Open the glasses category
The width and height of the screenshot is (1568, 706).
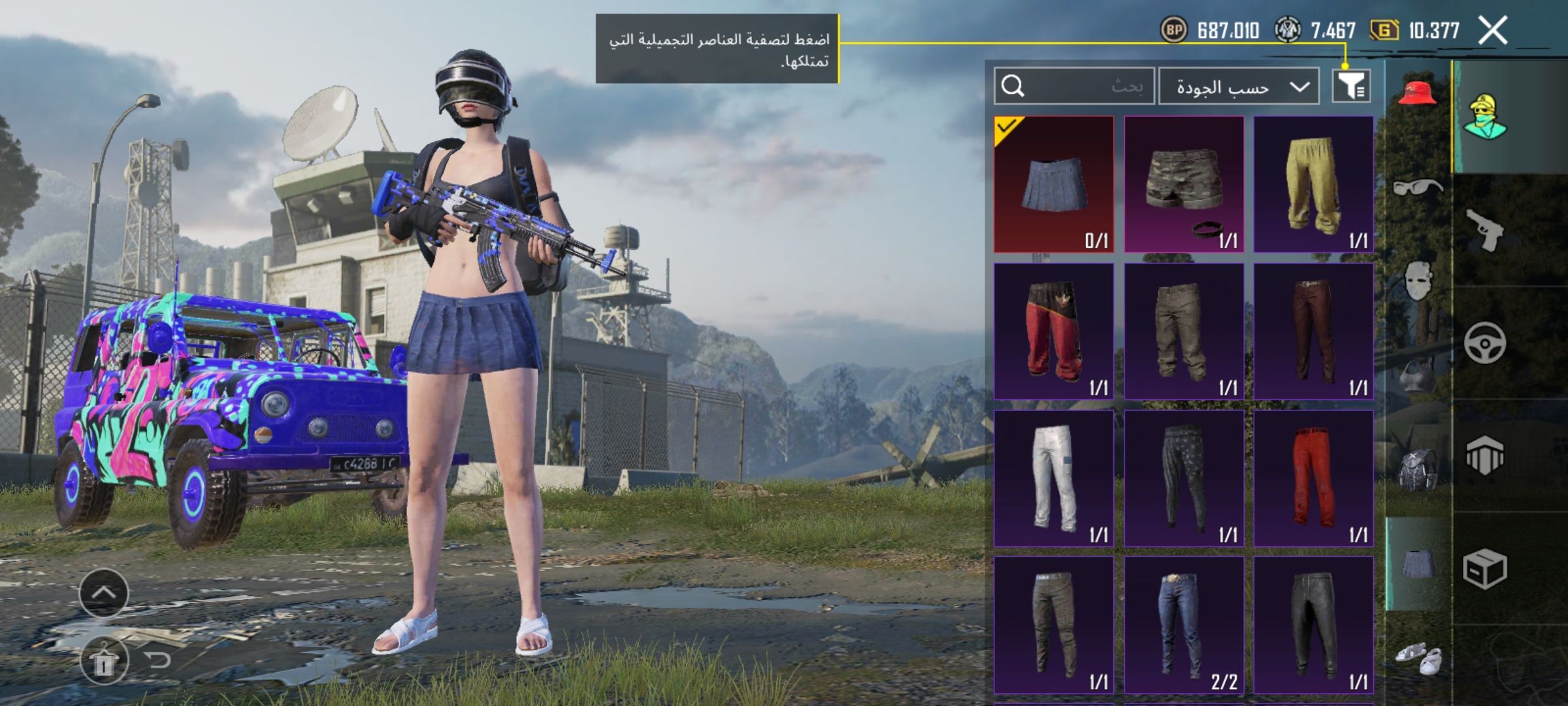coord(1417,188)
